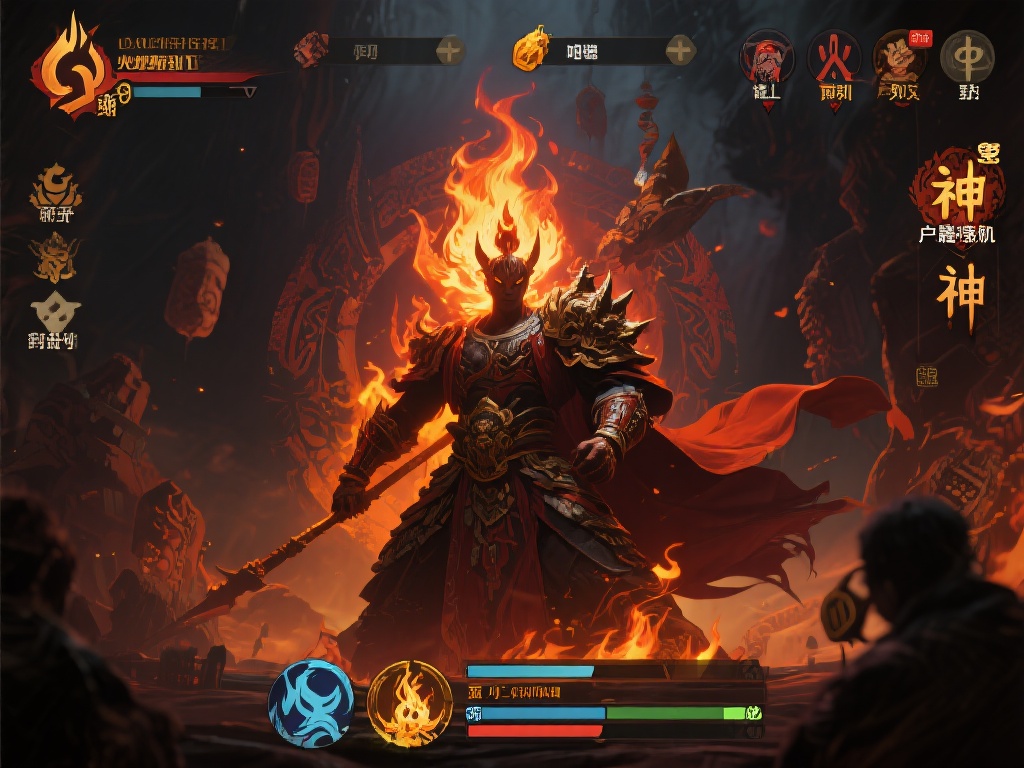Open the character icon with red badge
1024x768 pixels.
point(899,56)
